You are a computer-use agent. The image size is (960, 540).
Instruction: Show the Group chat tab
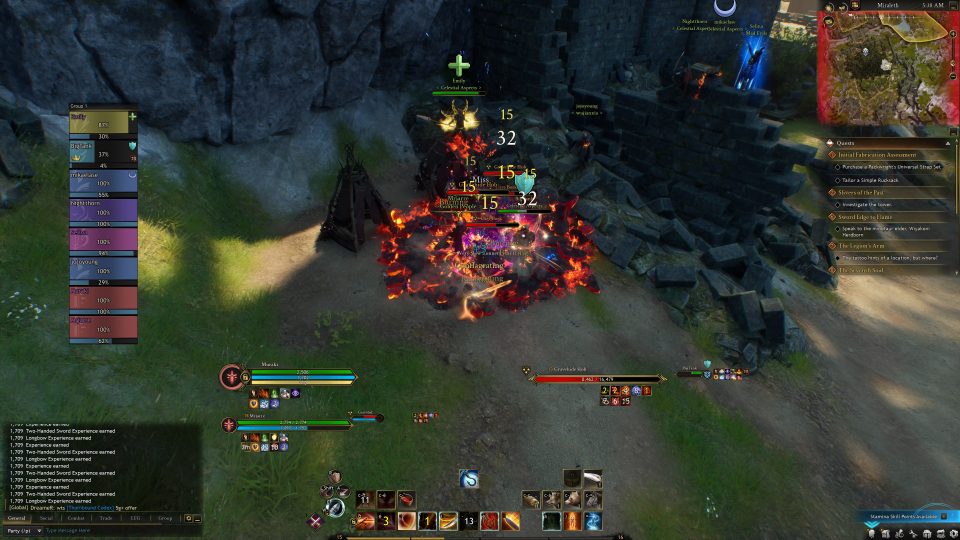tap(165, 518)
